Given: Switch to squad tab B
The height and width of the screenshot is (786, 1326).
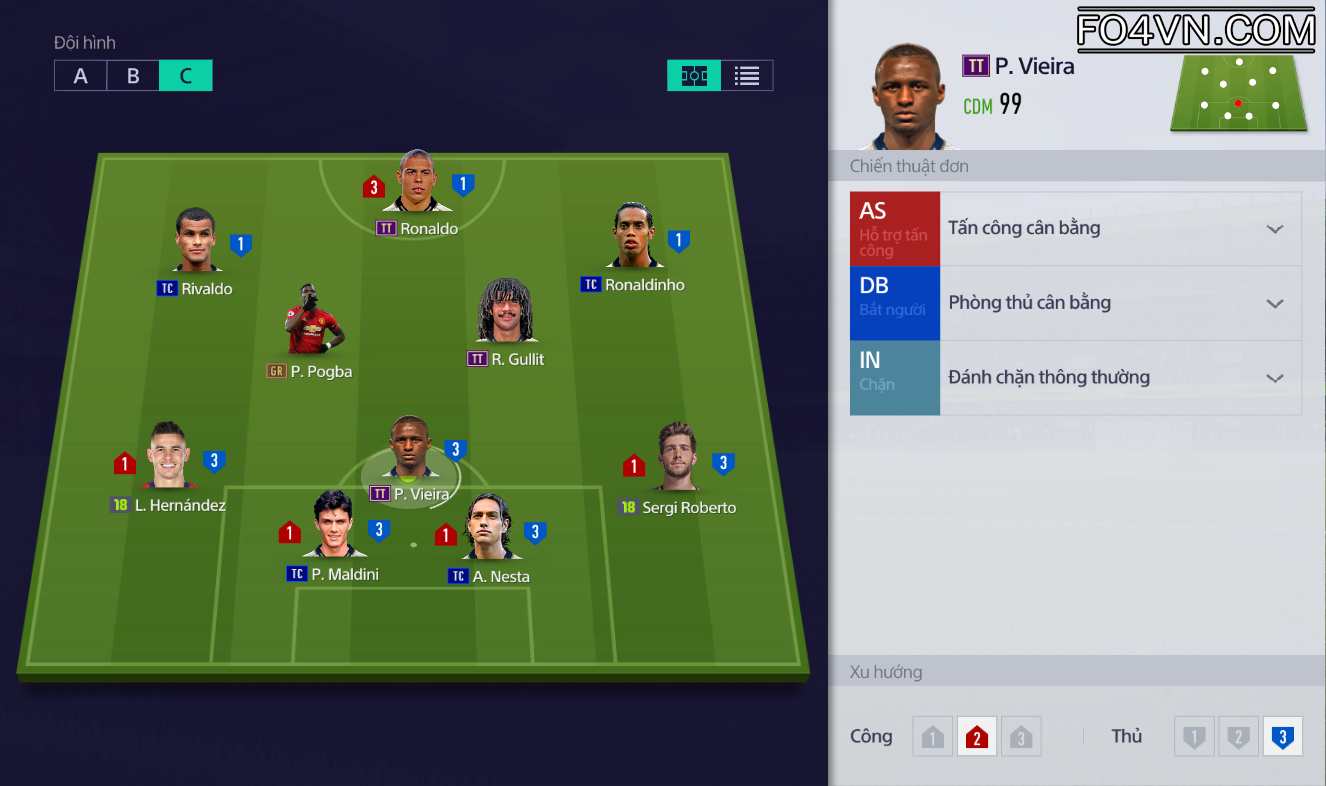Looking at the screenshot, I should click(133, 76).
